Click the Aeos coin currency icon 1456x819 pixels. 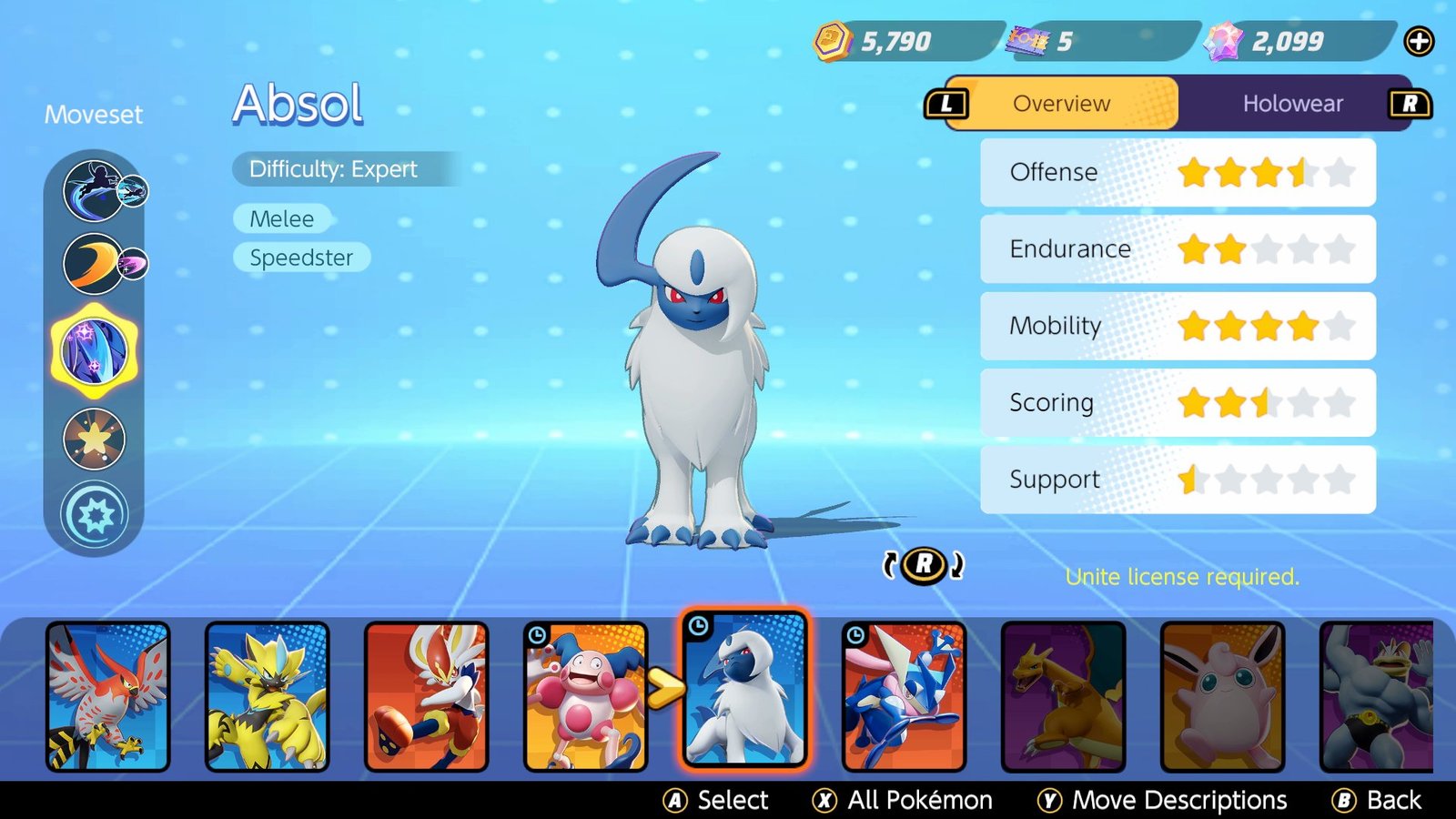[831, 40]
